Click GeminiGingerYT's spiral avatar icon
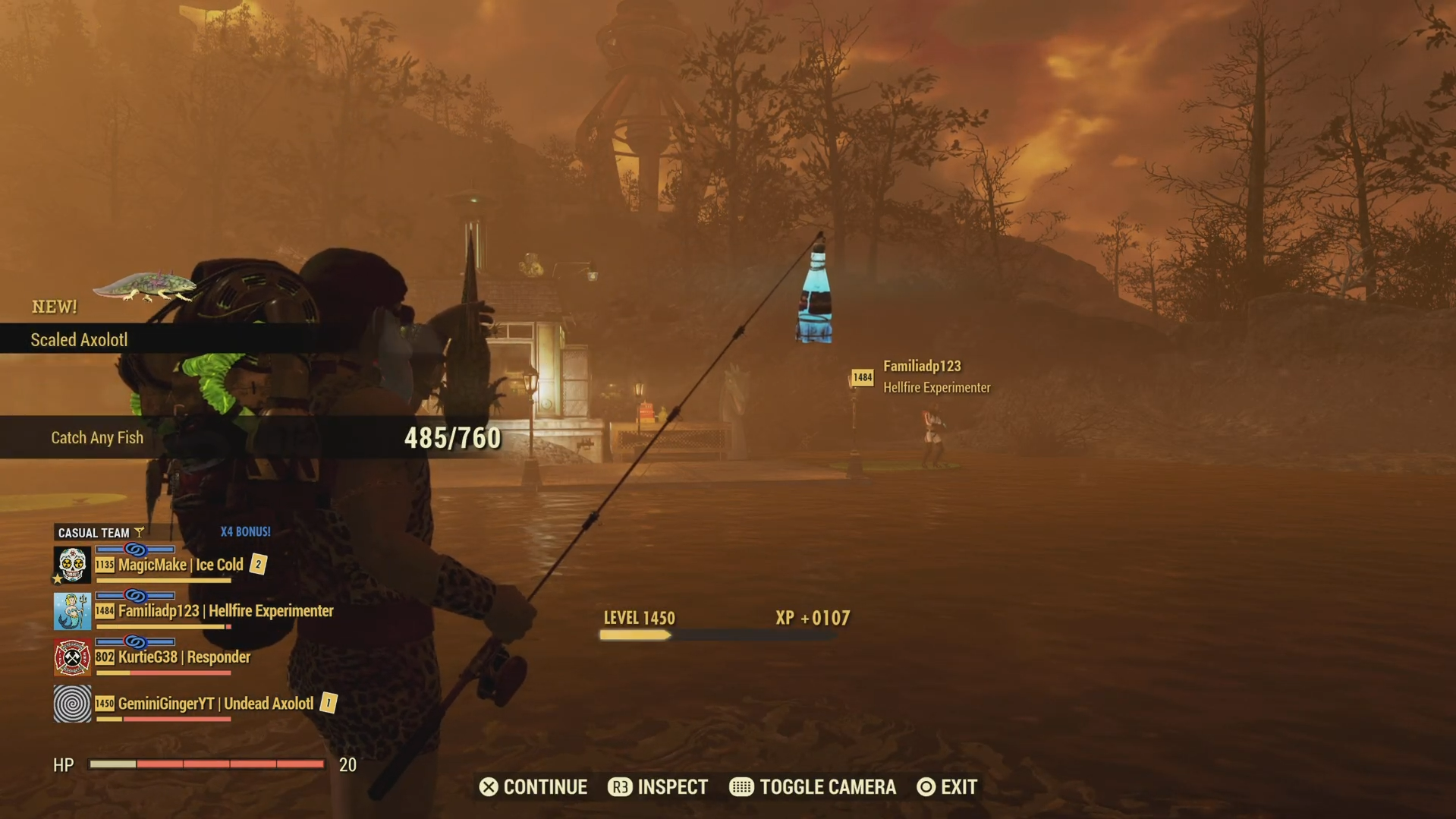The image size is (1456, 819). click(x=71, y=704)
